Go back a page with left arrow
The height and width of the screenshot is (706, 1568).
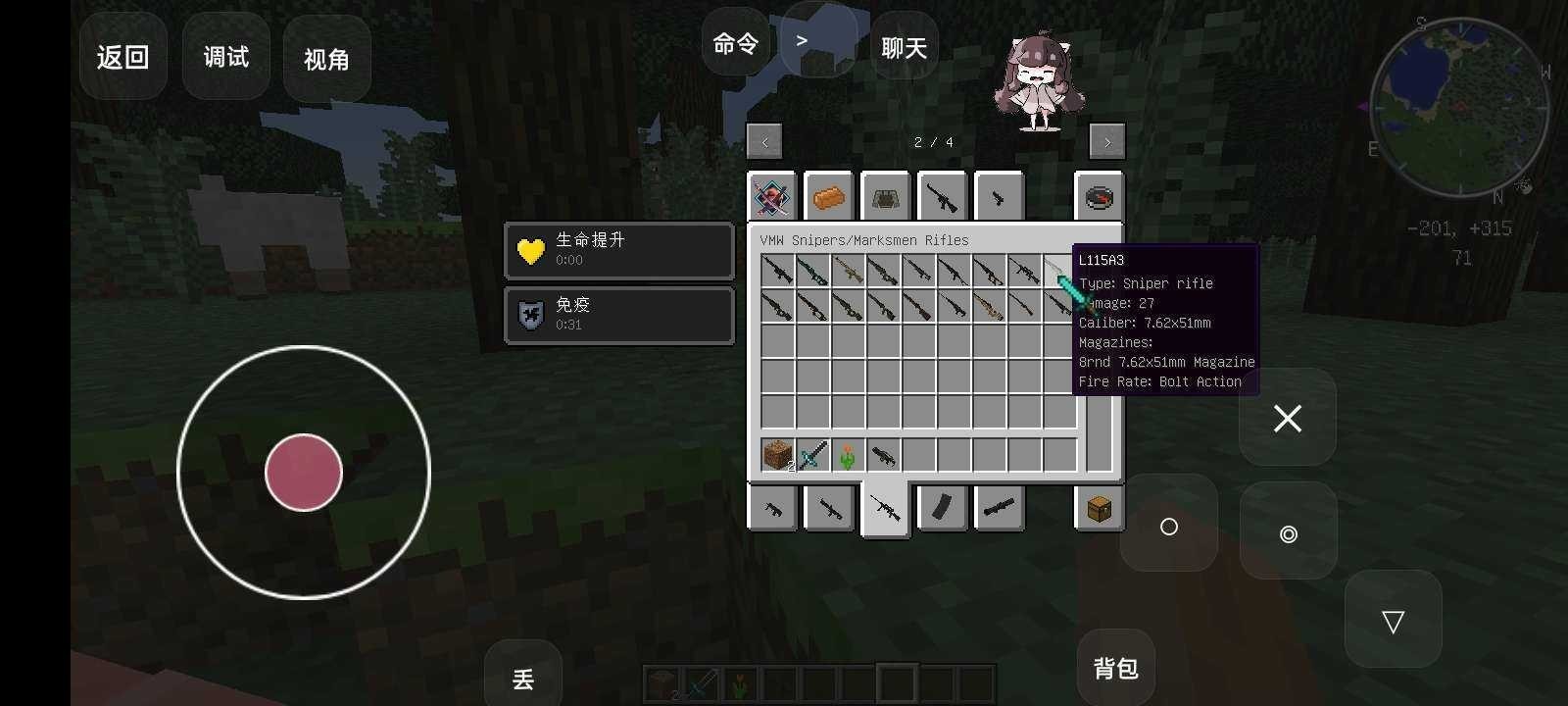pos(764,141)
